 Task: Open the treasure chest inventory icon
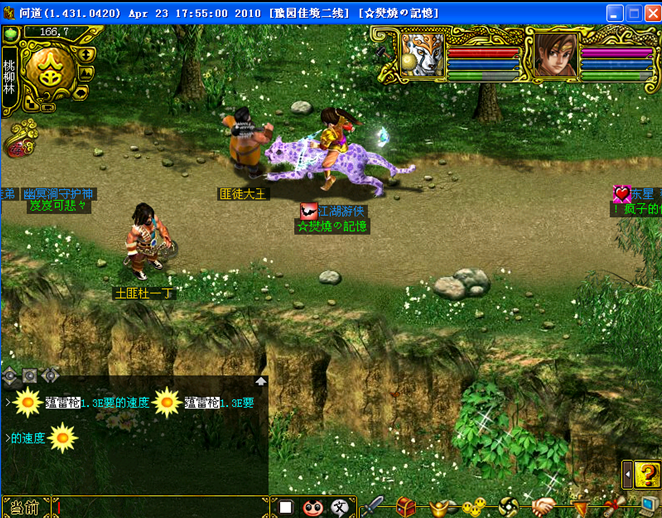tap(405, 507)
